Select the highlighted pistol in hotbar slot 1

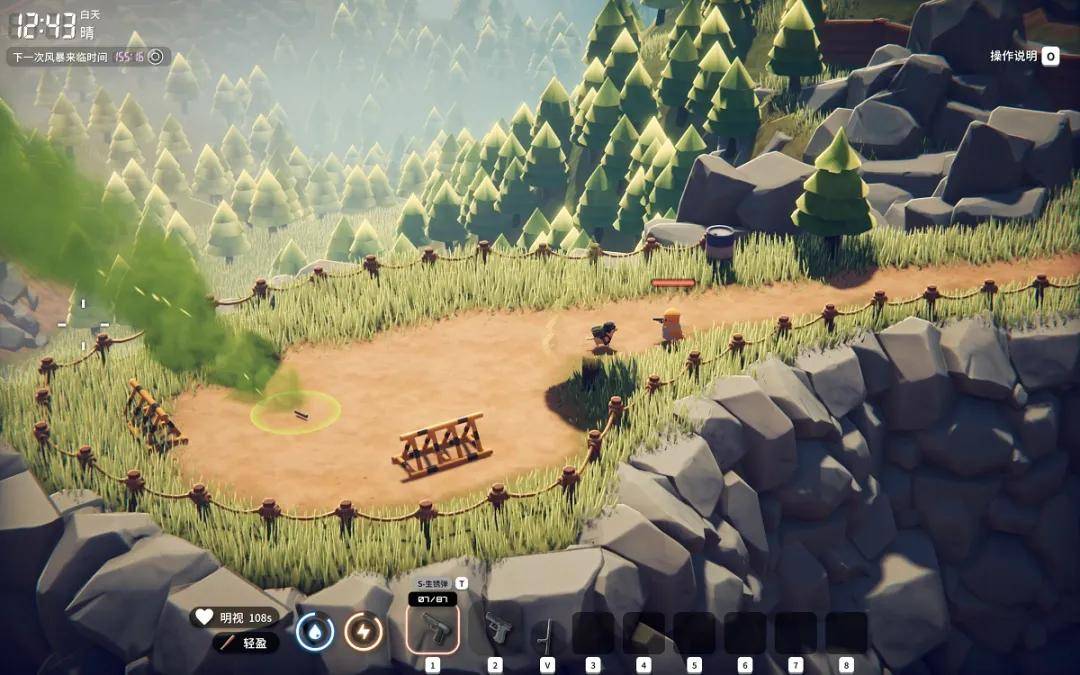click(x=433, y=629)
